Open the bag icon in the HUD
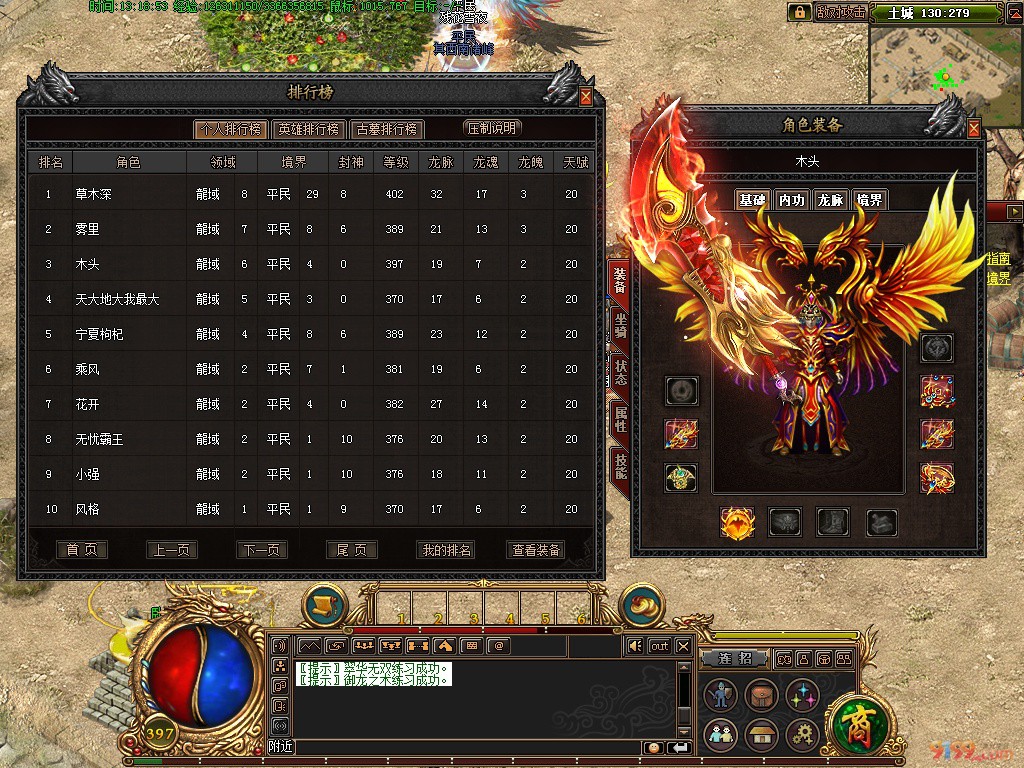This screenshot has height=768, width=1024. click(760, 696)
